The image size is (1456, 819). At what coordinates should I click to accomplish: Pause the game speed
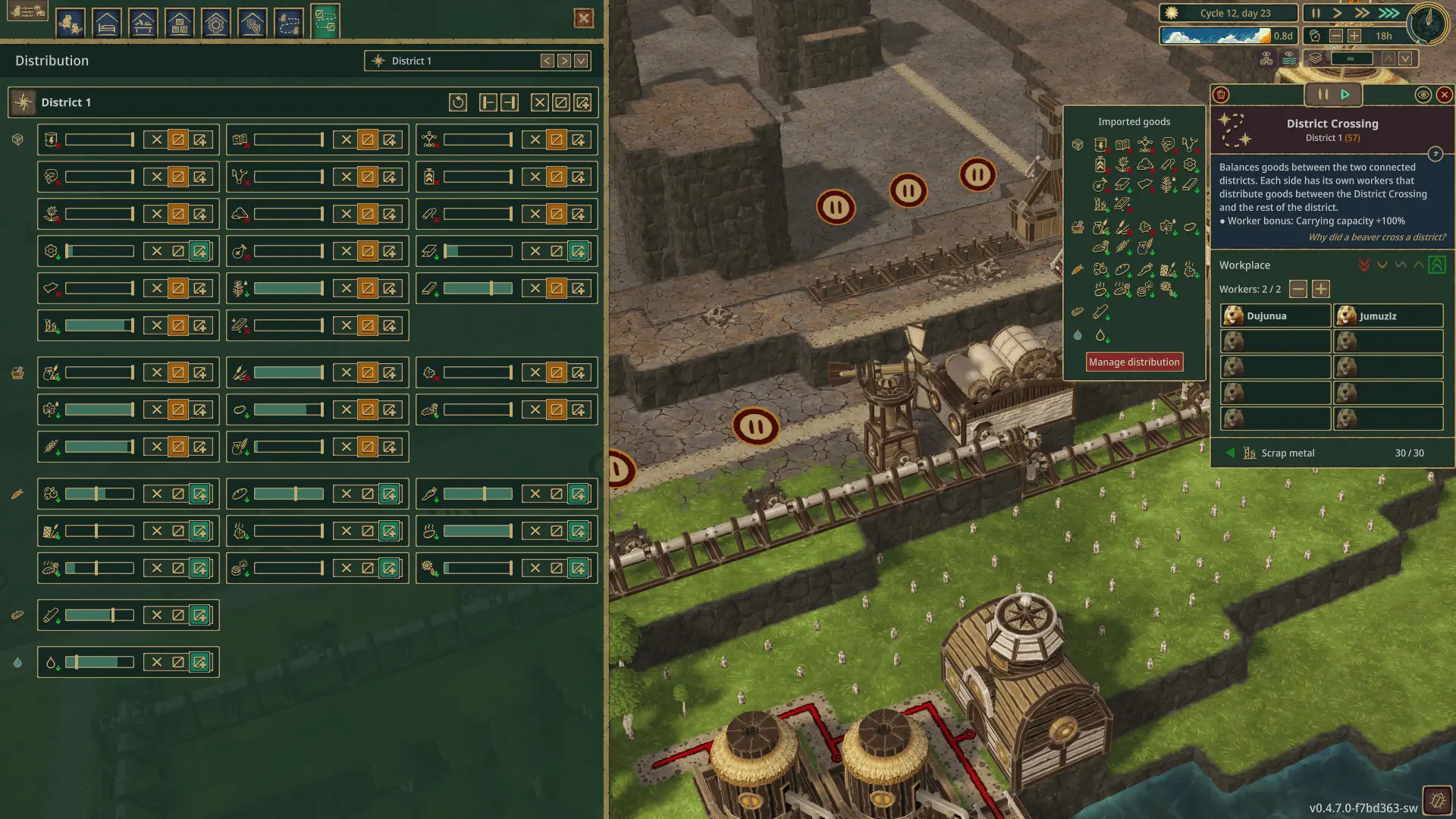pyautogui.click(x=1316, y=13)
